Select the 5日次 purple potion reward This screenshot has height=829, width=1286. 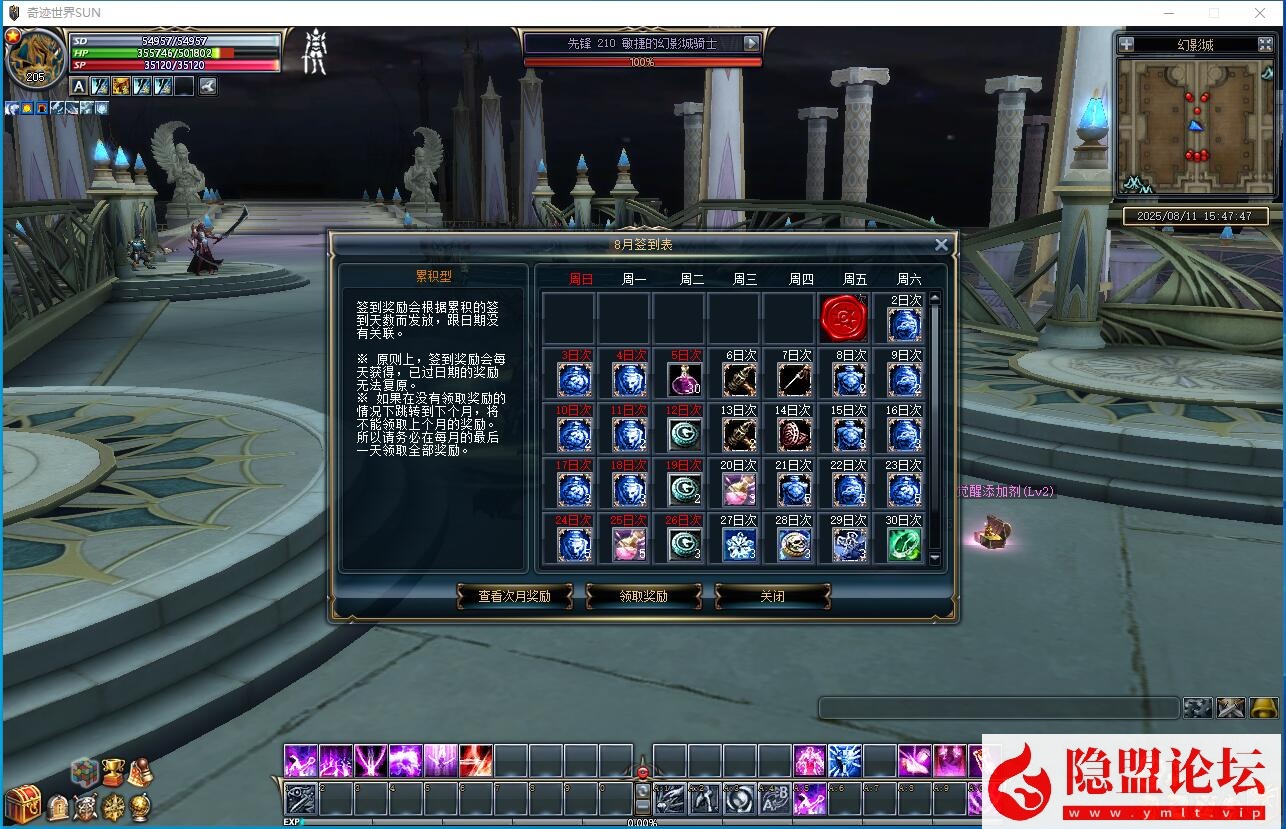click(684, 380)
